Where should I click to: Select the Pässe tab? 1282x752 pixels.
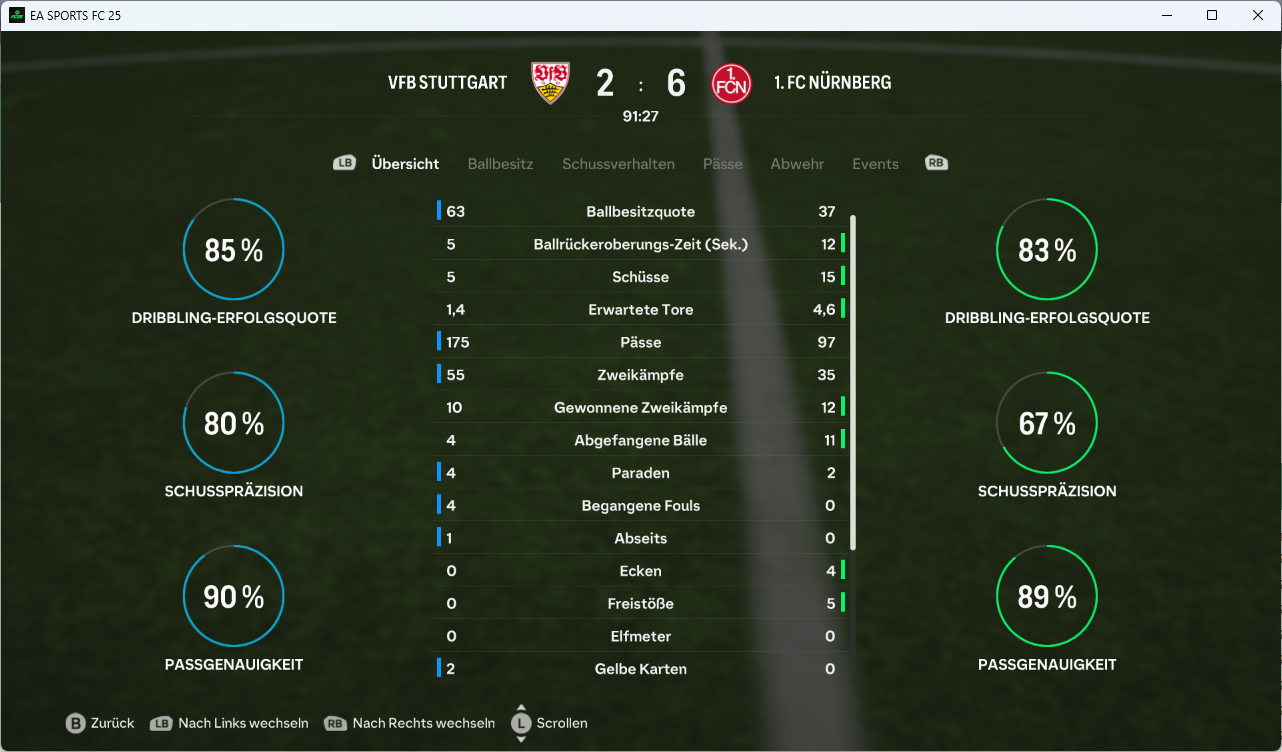[x=722, y=164]
